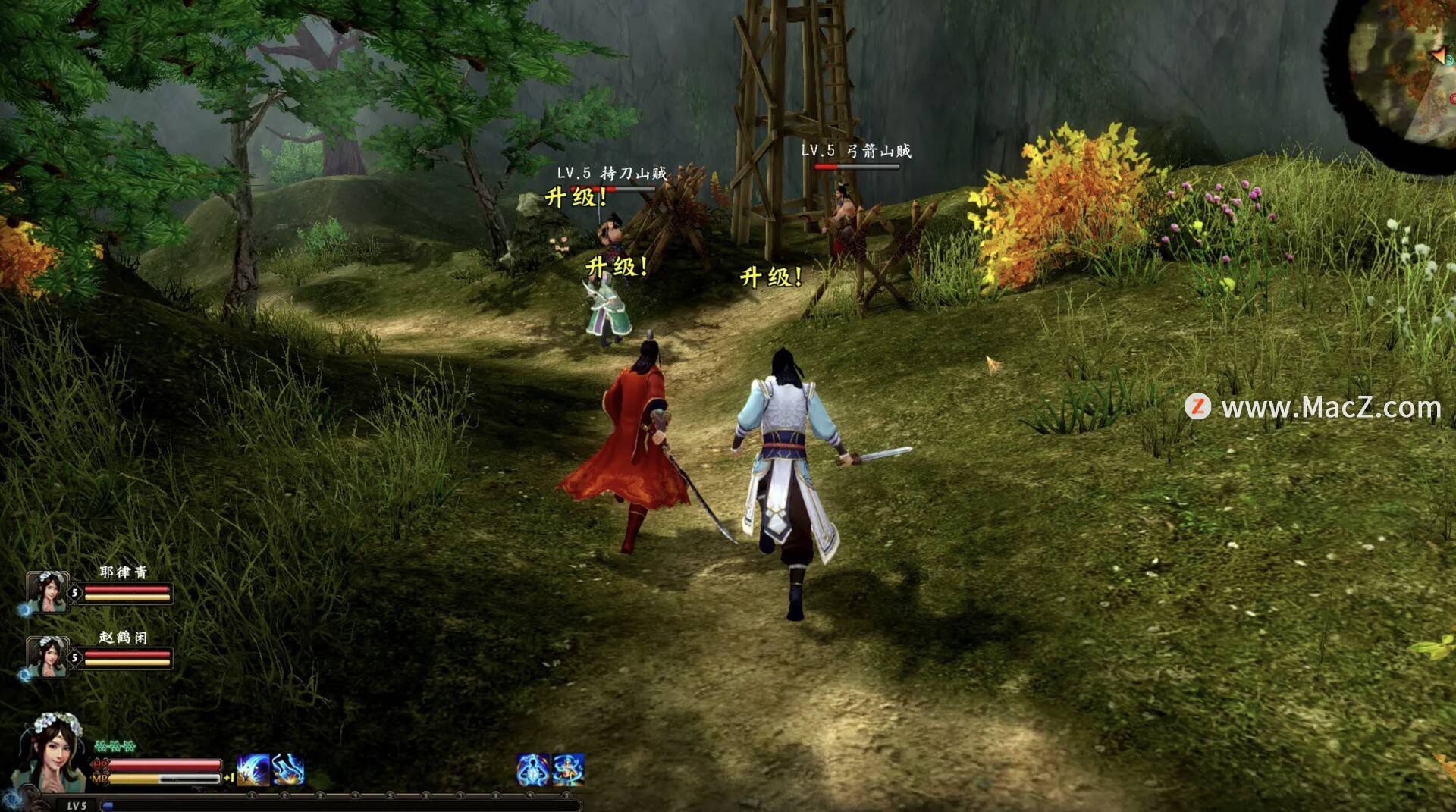
Task: Select the rightmost character-aura skill icon
Action: [569, 769]
